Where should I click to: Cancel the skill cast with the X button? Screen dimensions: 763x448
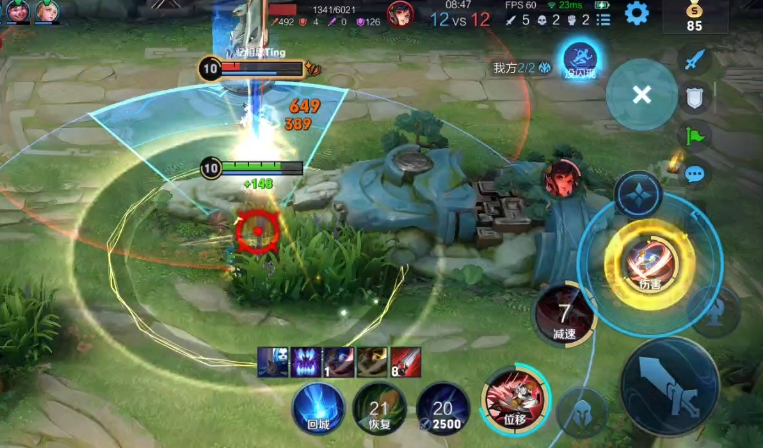(x=642, y=94)
